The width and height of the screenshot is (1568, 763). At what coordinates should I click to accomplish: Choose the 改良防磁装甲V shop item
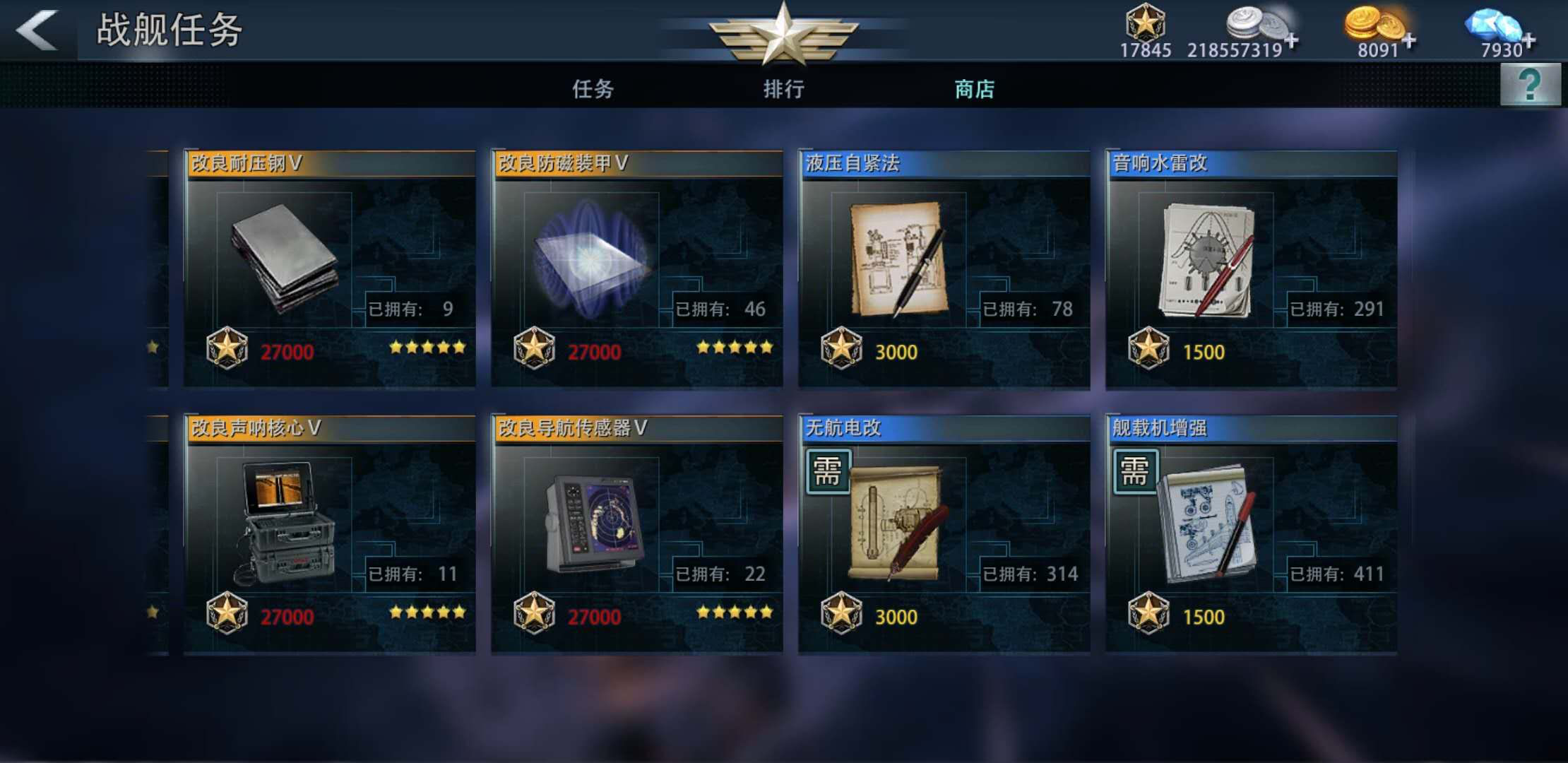click(x=636, y=268)
